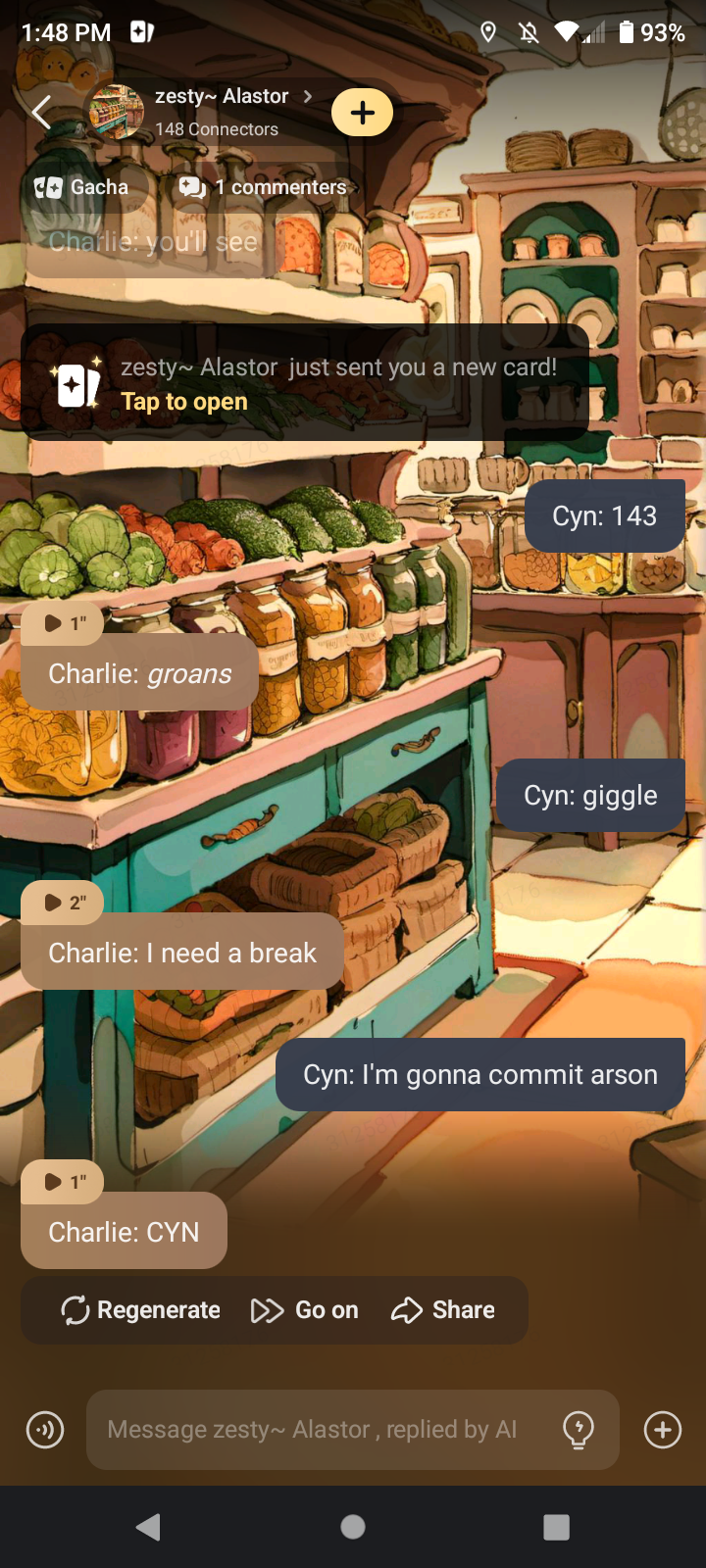This screenshot has height=1568, width=706.
Task: Regenerate the last reply
Action: pos(141,1310)
